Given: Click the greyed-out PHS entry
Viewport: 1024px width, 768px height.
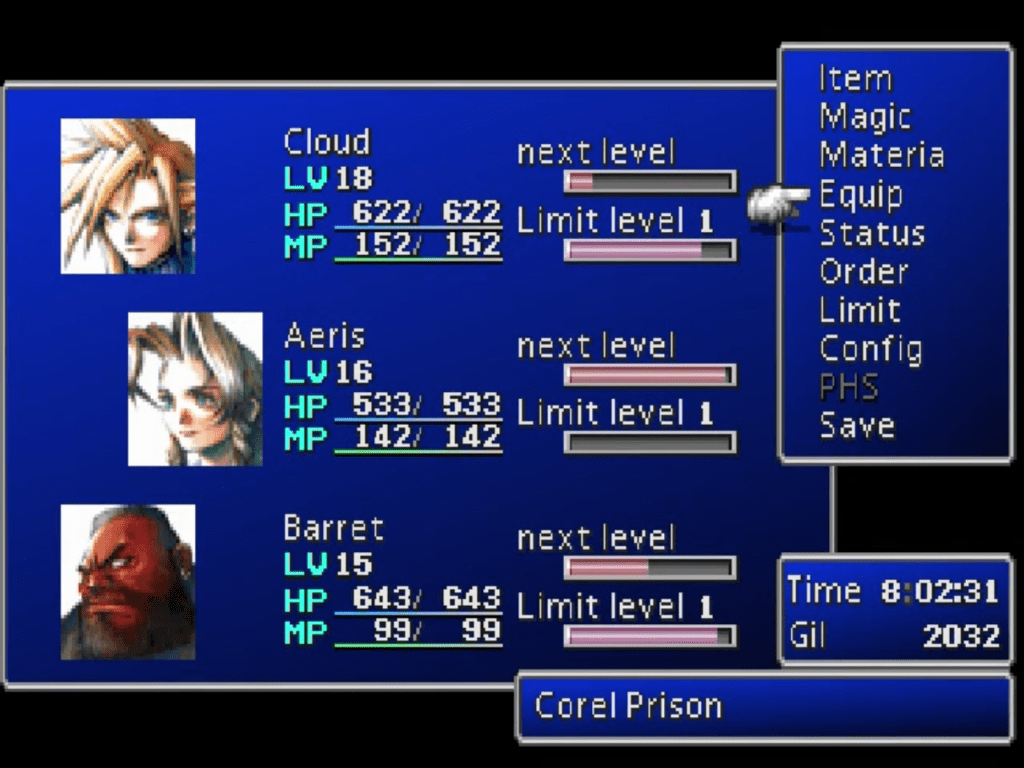Looking at the screenshot, I should click(849, 387).
